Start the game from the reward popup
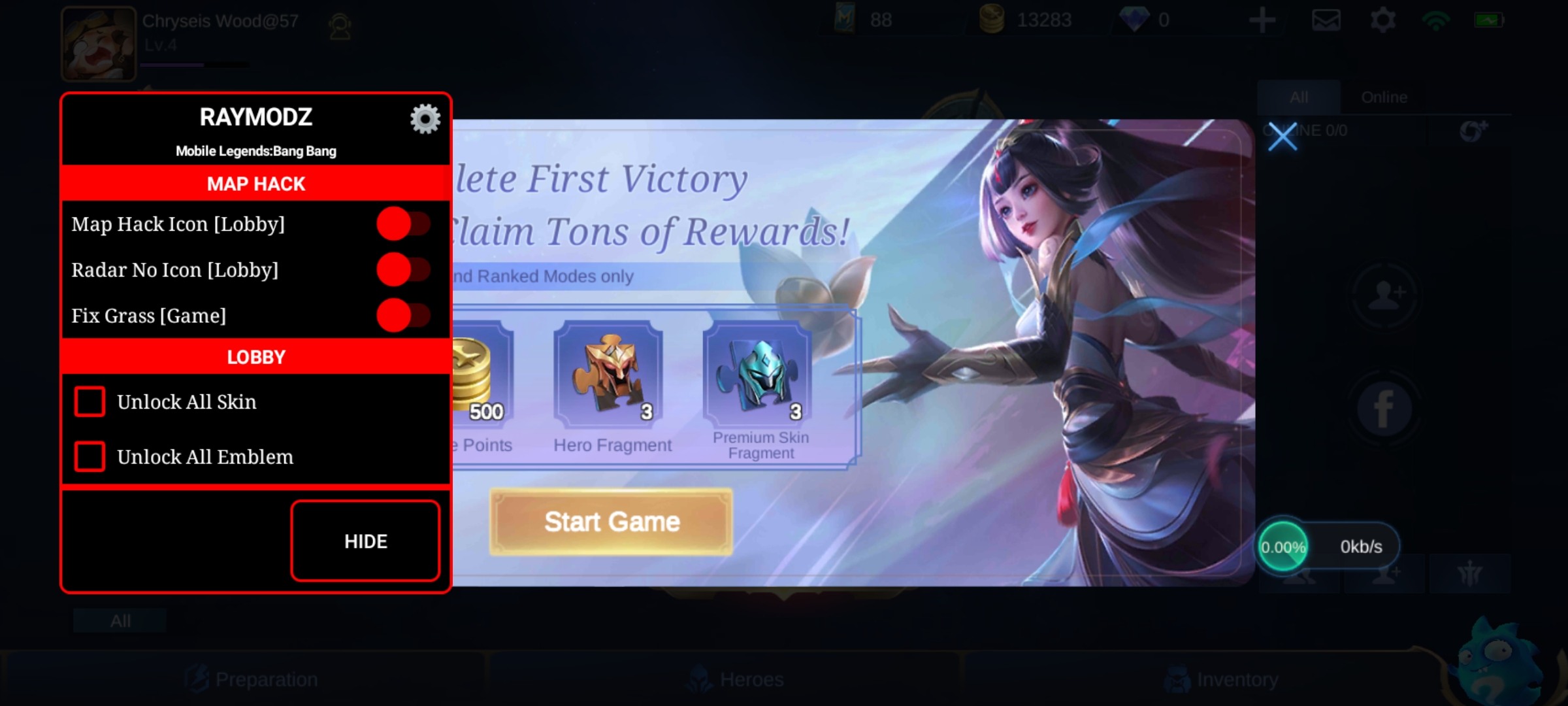This screenshot has height=706, width=1568. pyautogui.click(x=612, y=522)
